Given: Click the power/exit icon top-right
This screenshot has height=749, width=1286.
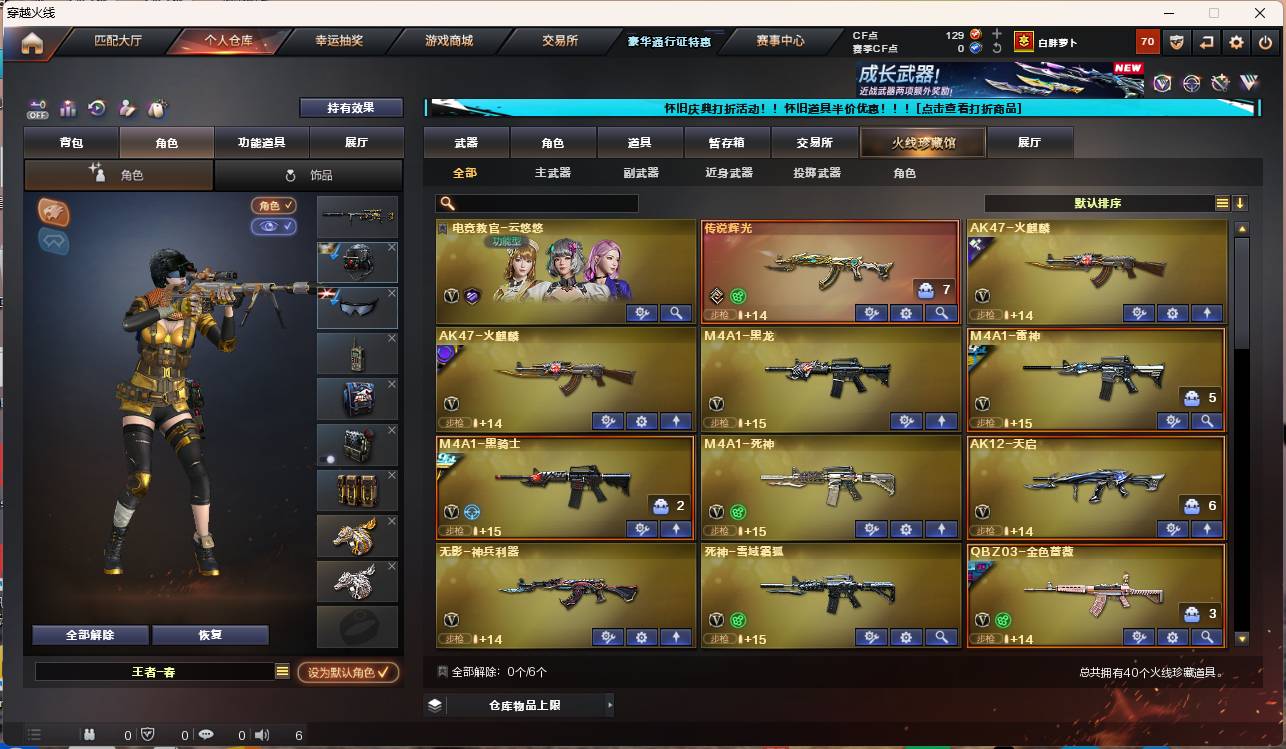Looking at the screenshot, I should pyautogui.click(x=1265, y=42).
